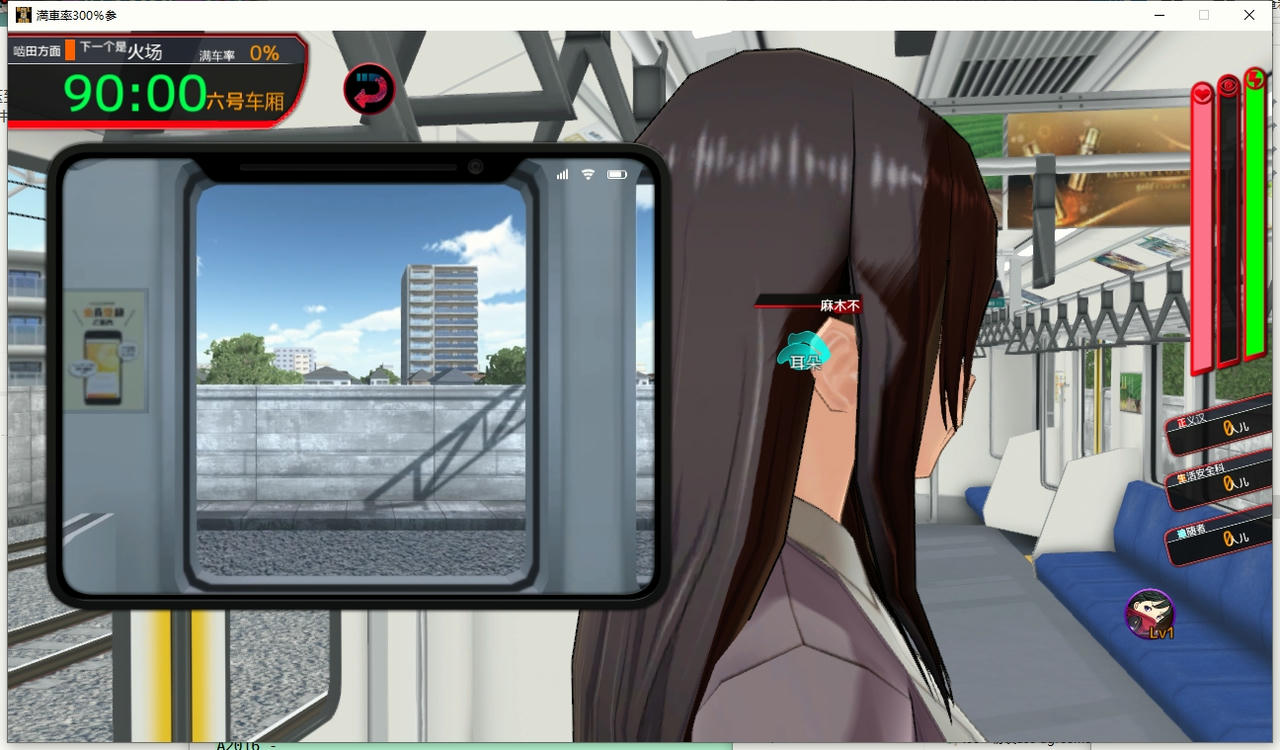The image size is (1280, 750).
Task: Click the signal bars icon on the phone
Action: pos(562,173)
